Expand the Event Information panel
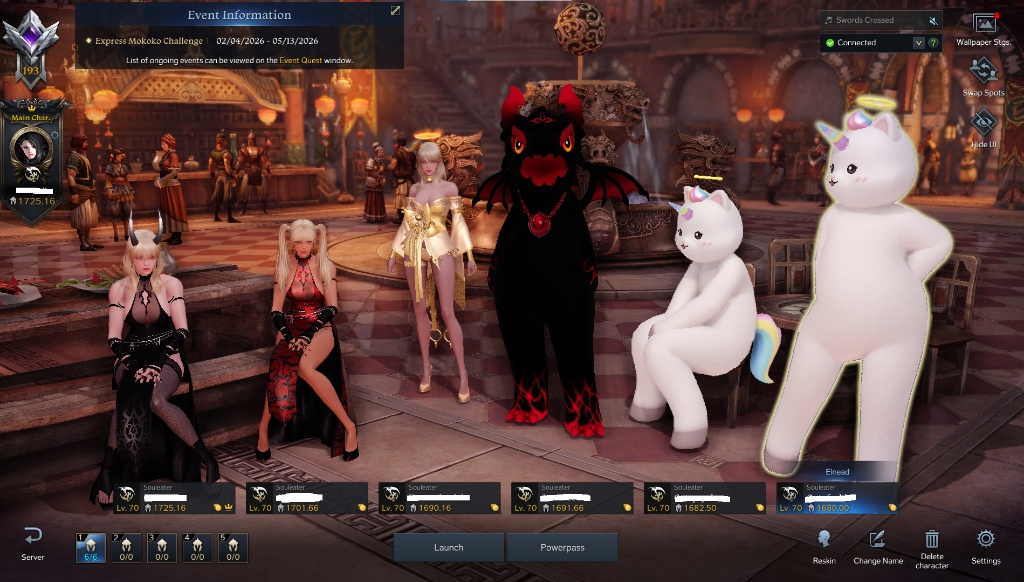The height and width of the screenshot is (582, 1024). click(395, 11)
